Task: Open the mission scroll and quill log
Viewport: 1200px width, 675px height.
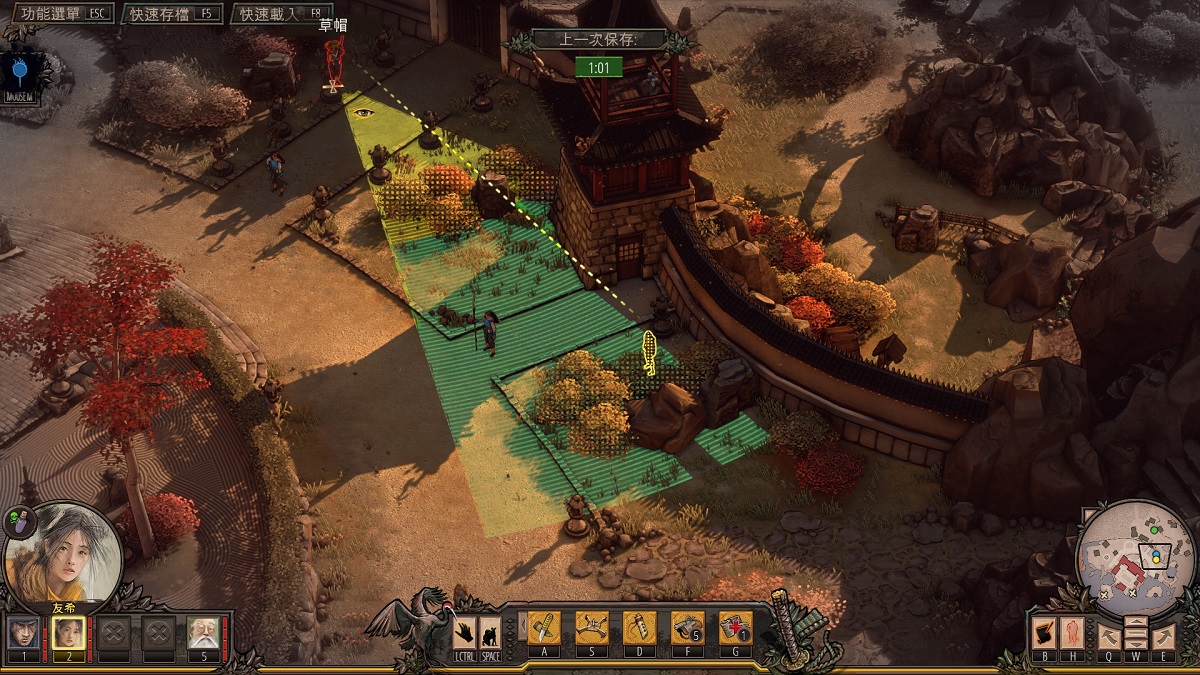Action: (1044, 634)
